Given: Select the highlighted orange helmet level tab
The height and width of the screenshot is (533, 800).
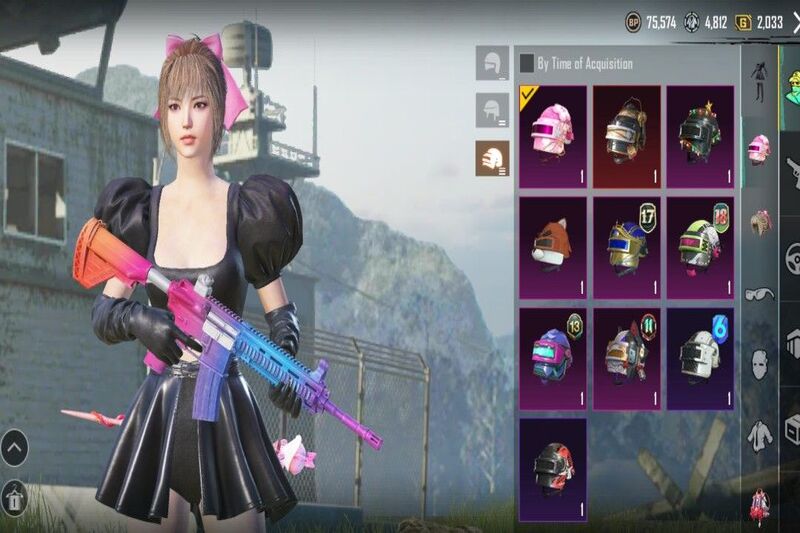Looking at the screenshot, I should (492, 157).
